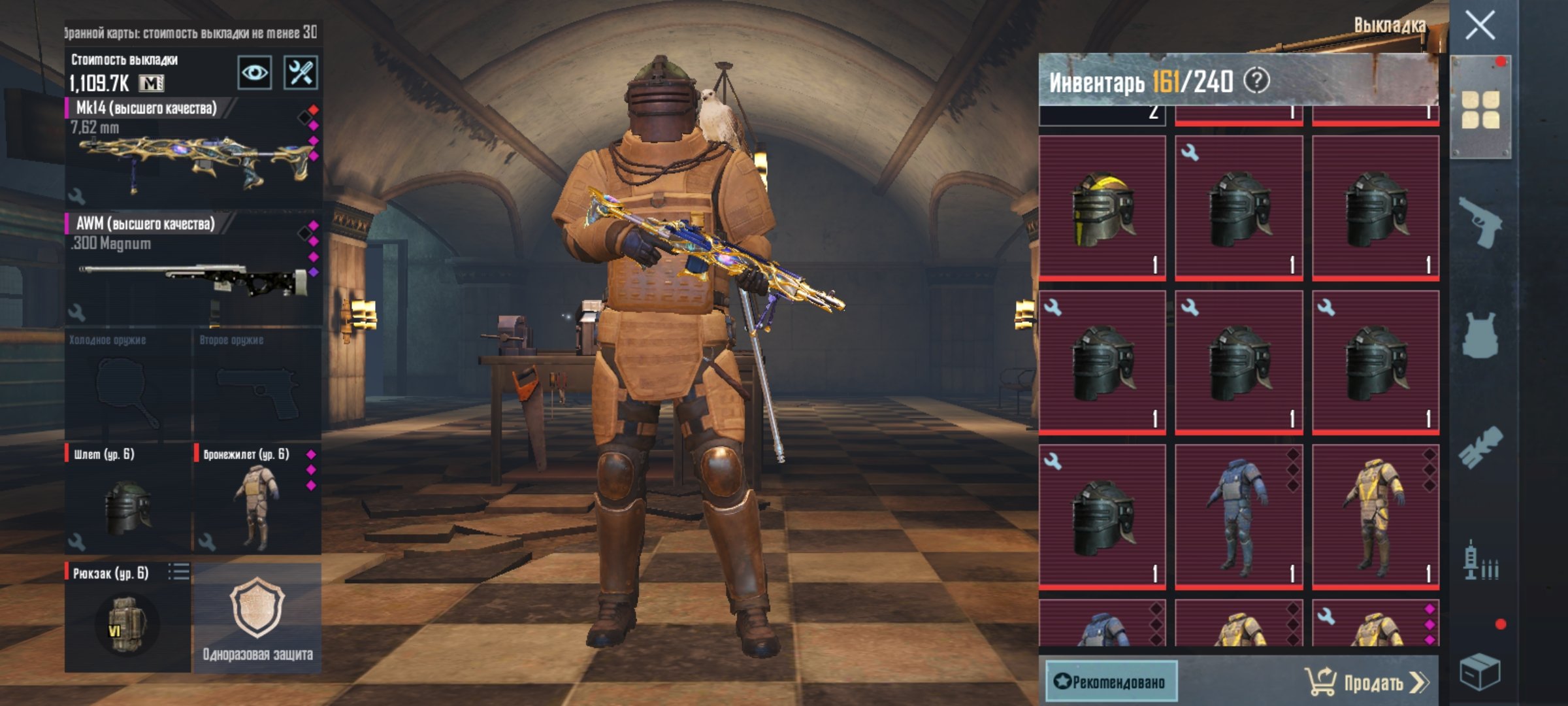Select the AWM sniper rifle slot

pos(193,269)
